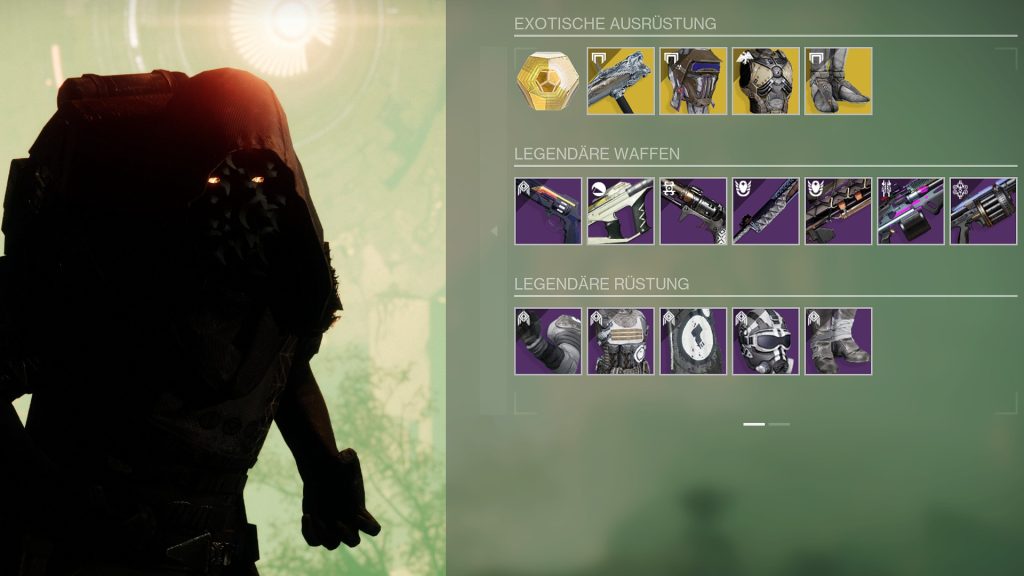Pick the exotic leg armor boots
This screenshot has height=576, width=1024.
pyautogui.click(x=838, y=81)
